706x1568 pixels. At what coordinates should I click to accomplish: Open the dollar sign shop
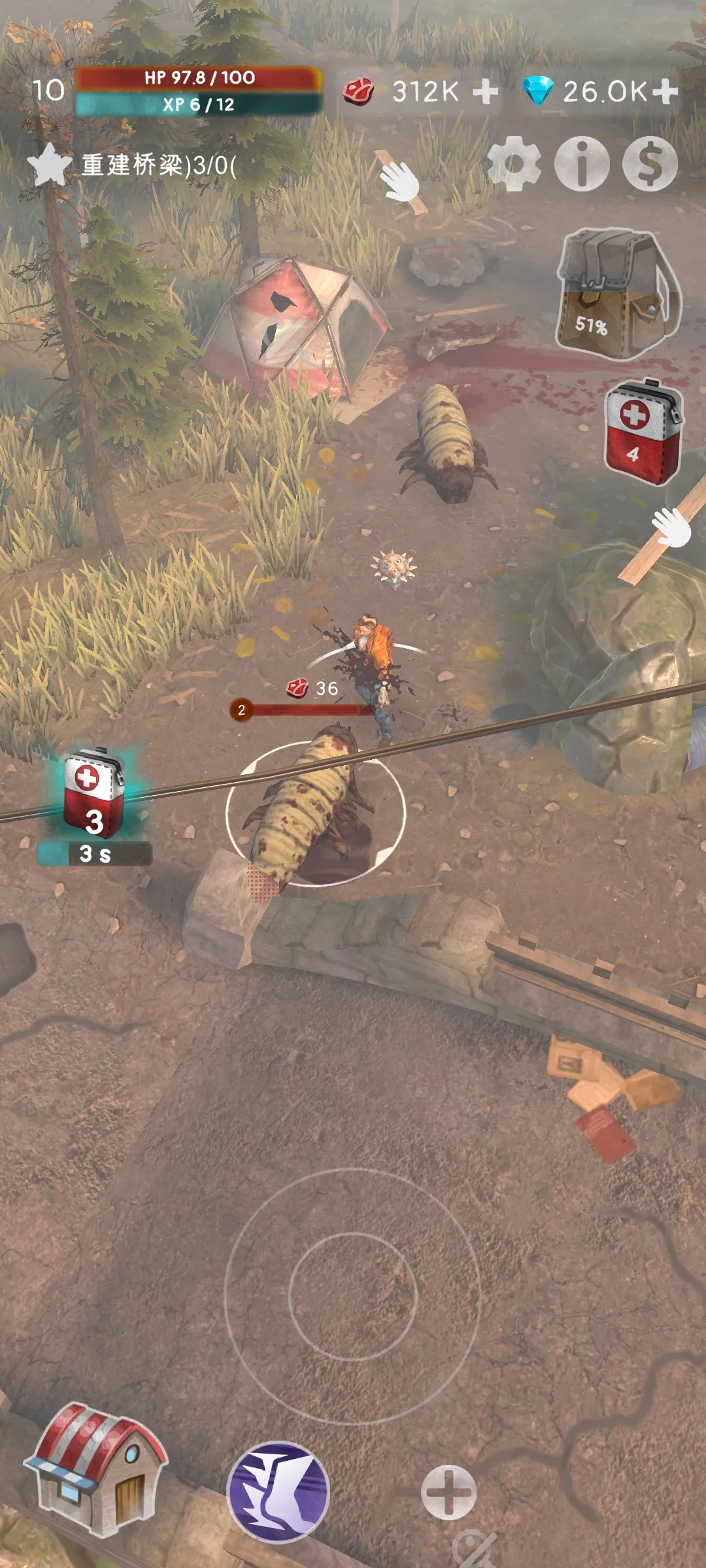click(x=650, y=163)
